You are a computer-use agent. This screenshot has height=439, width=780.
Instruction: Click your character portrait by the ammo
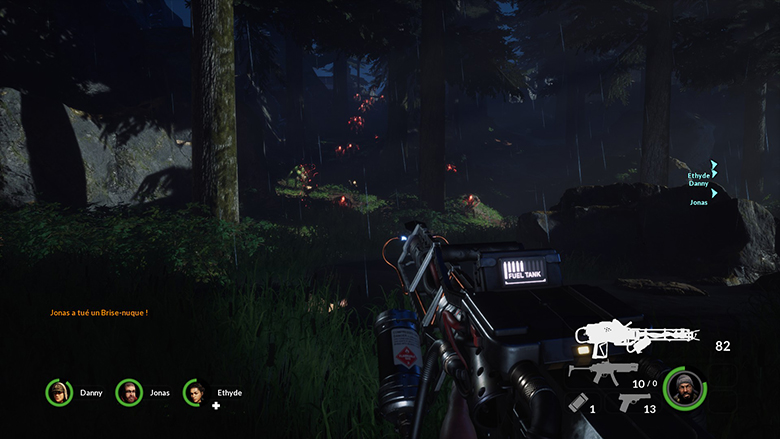point(684,389)
